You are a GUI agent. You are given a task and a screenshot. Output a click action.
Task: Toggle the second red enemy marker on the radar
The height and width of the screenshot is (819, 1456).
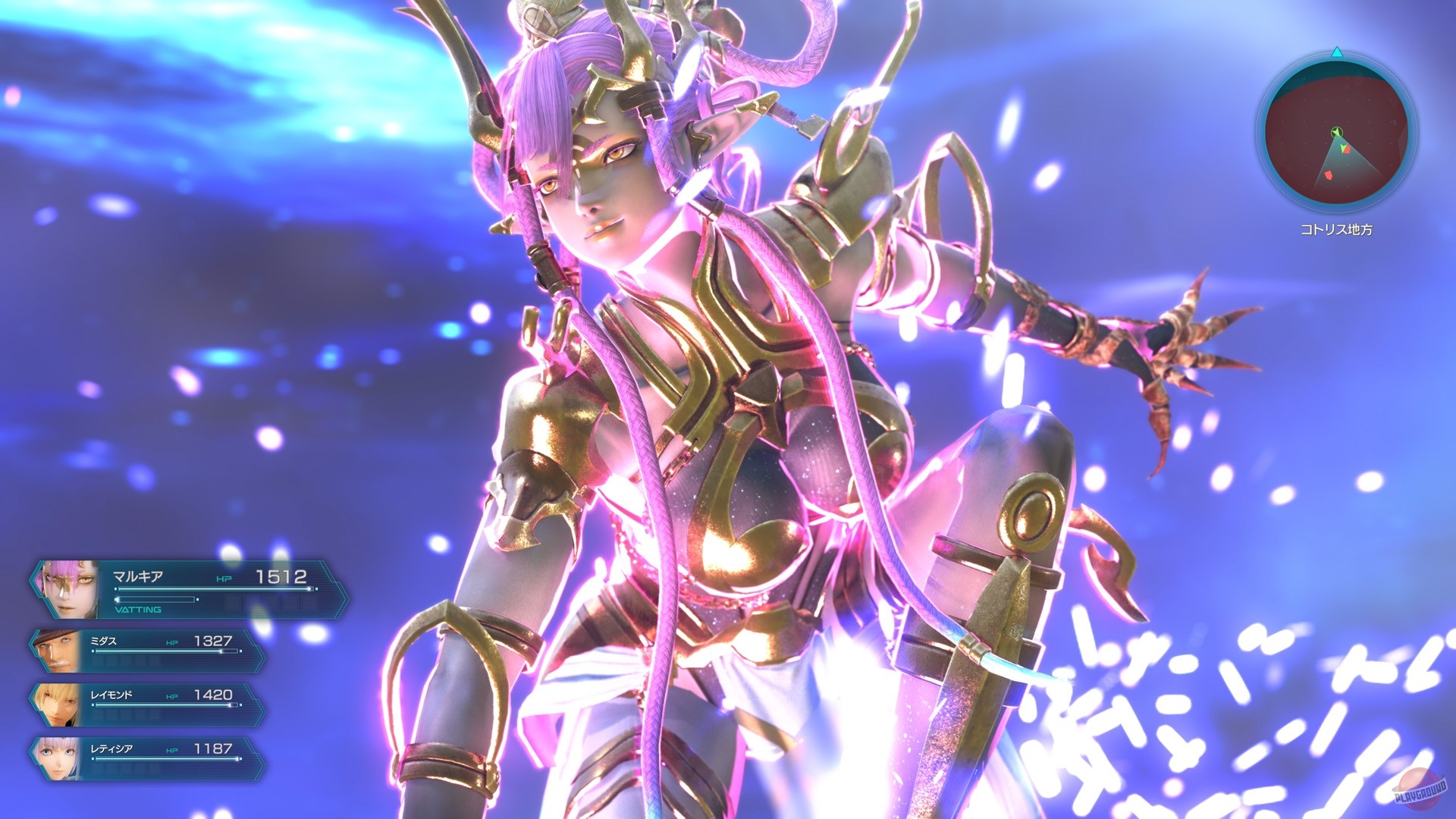point(1329,175)
